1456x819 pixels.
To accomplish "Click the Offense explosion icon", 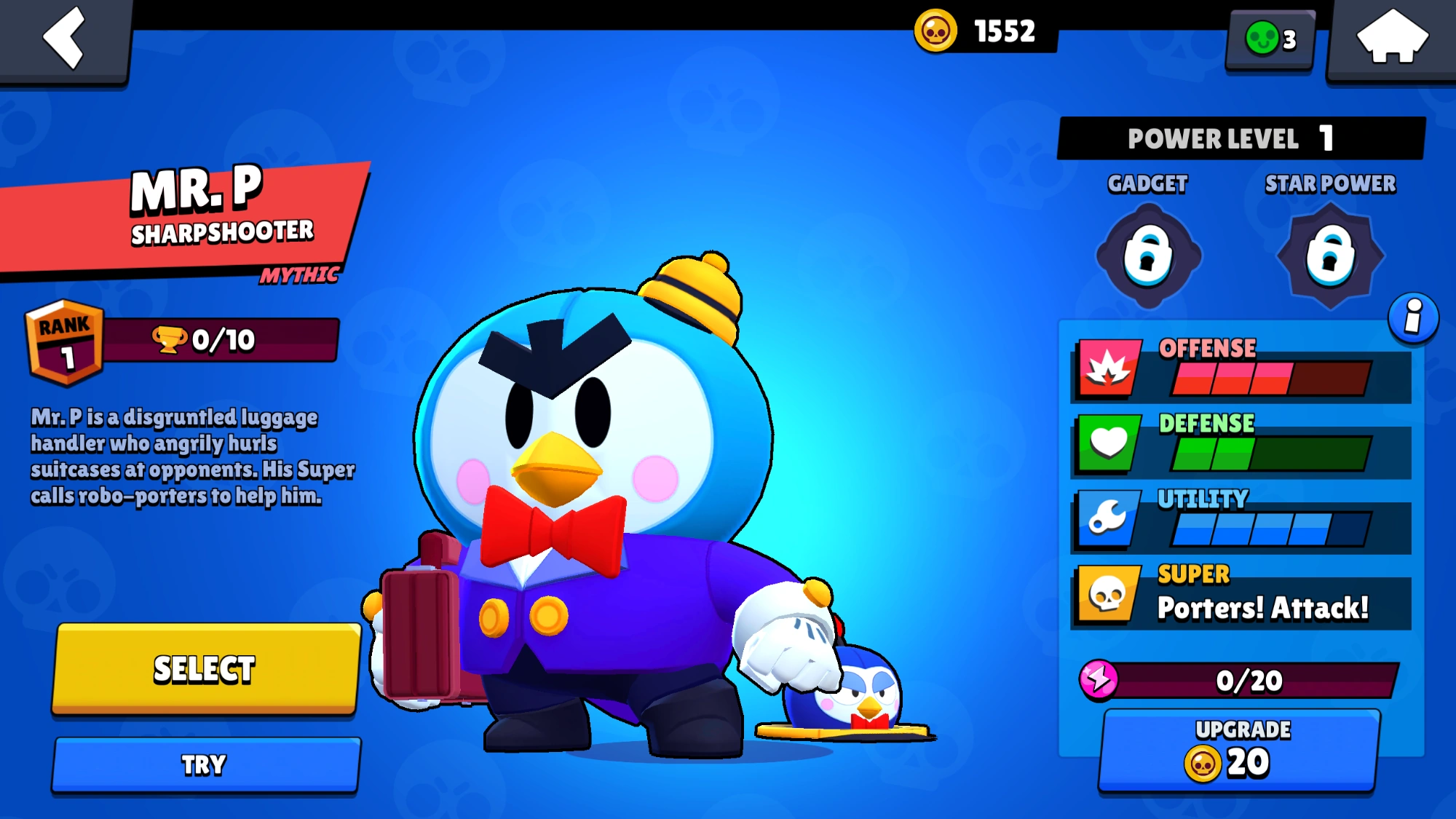I will click(1107, 368).
